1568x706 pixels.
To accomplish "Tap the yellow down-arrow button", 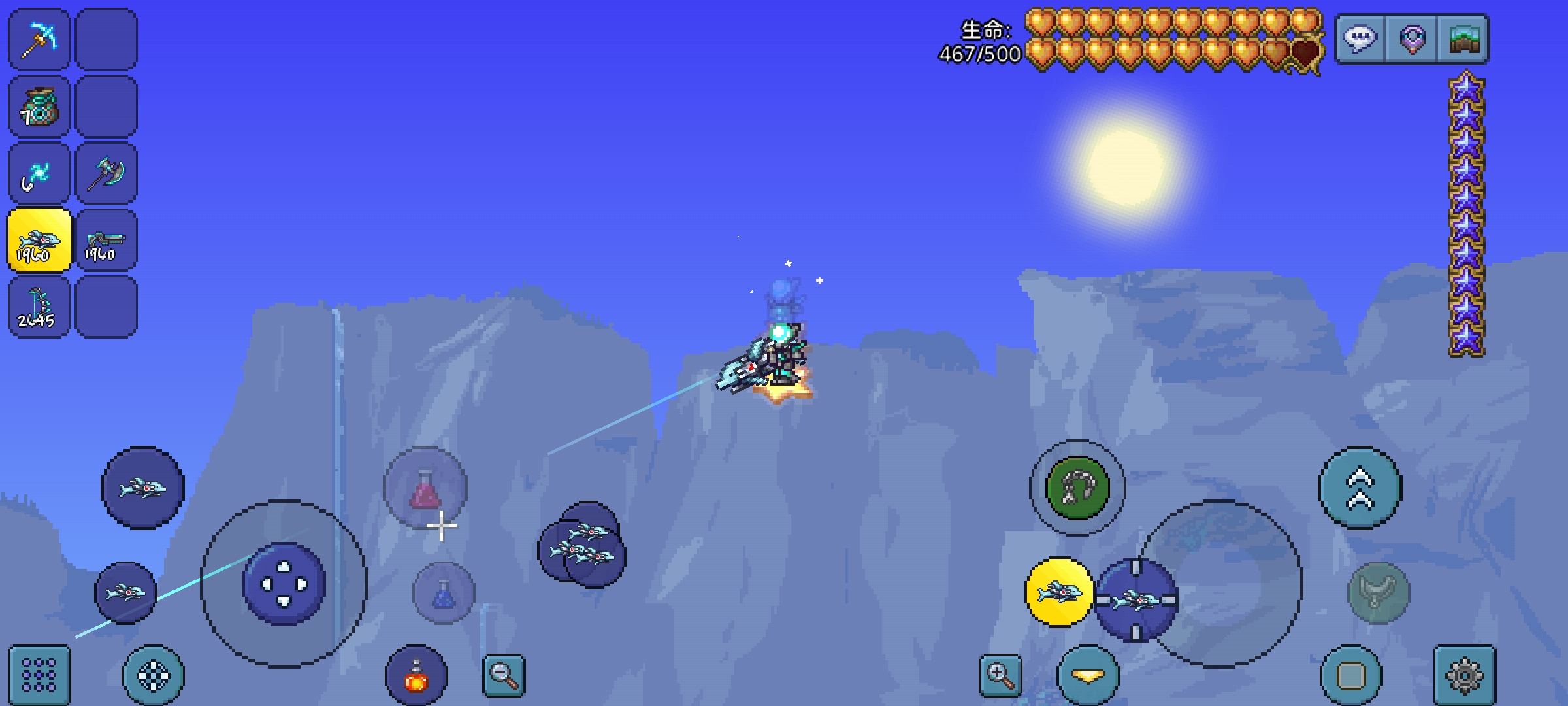I will 1088,676.
